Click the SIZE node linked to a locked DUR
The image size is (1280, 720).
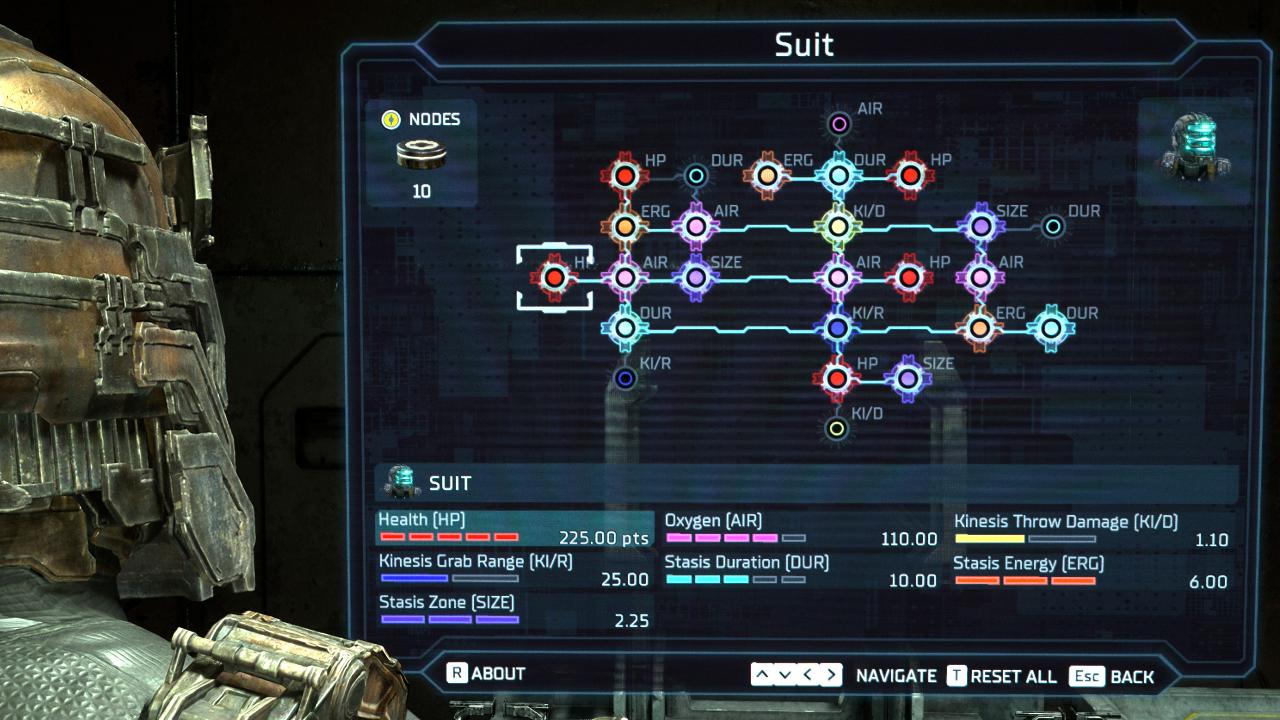click(x=981, y=227)
